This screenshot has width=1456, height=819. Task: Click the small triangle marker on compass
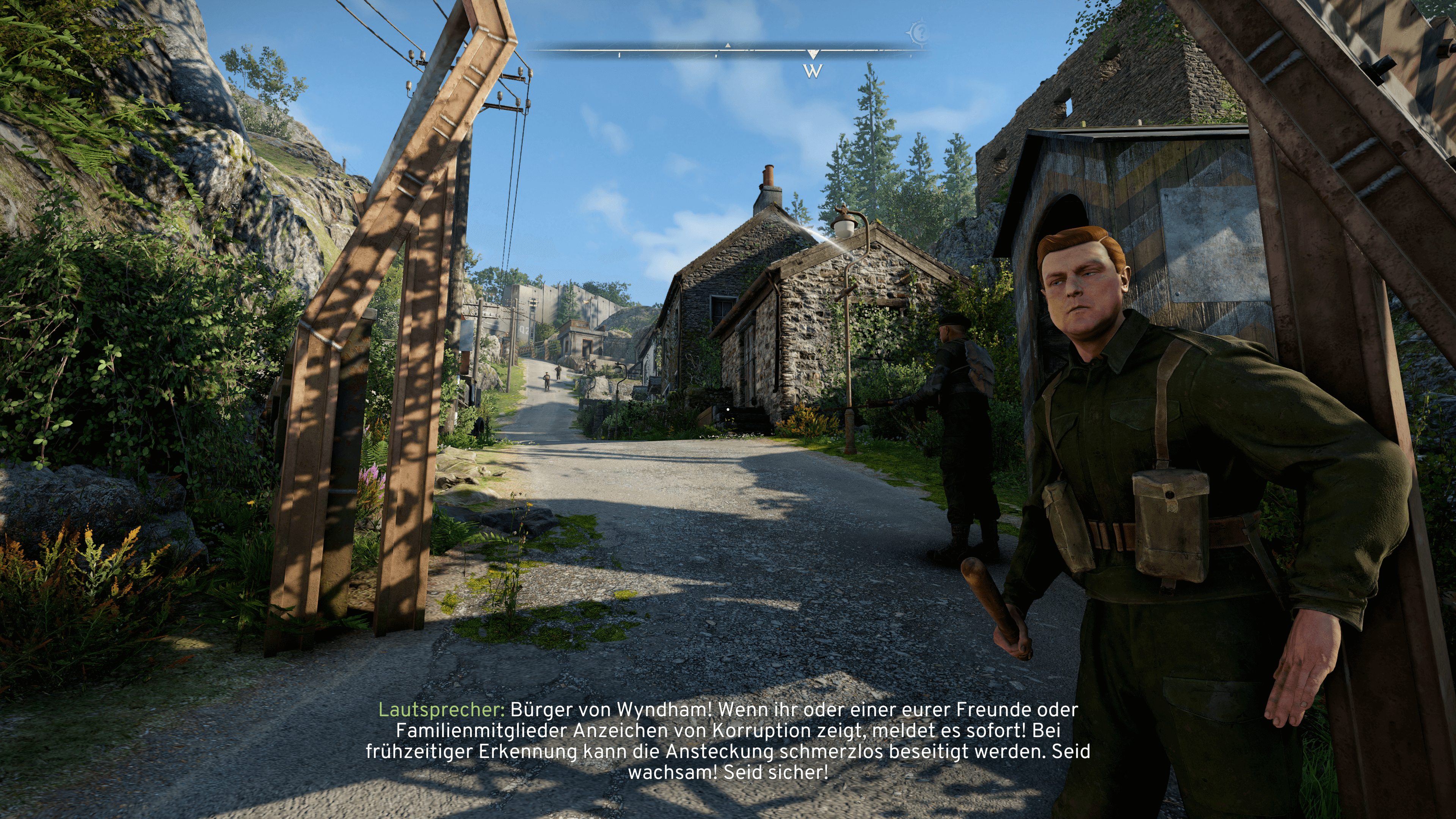tap(728, 45)
